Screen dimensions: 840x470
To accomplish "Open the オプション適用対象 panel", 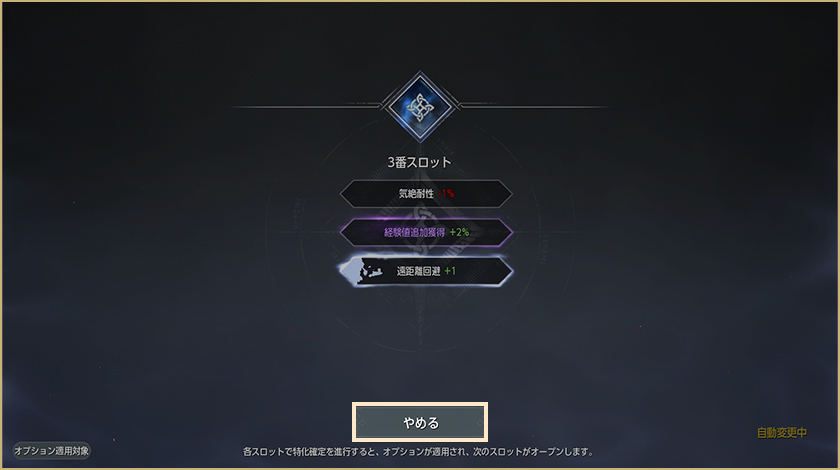I will (x=52, y=451).
